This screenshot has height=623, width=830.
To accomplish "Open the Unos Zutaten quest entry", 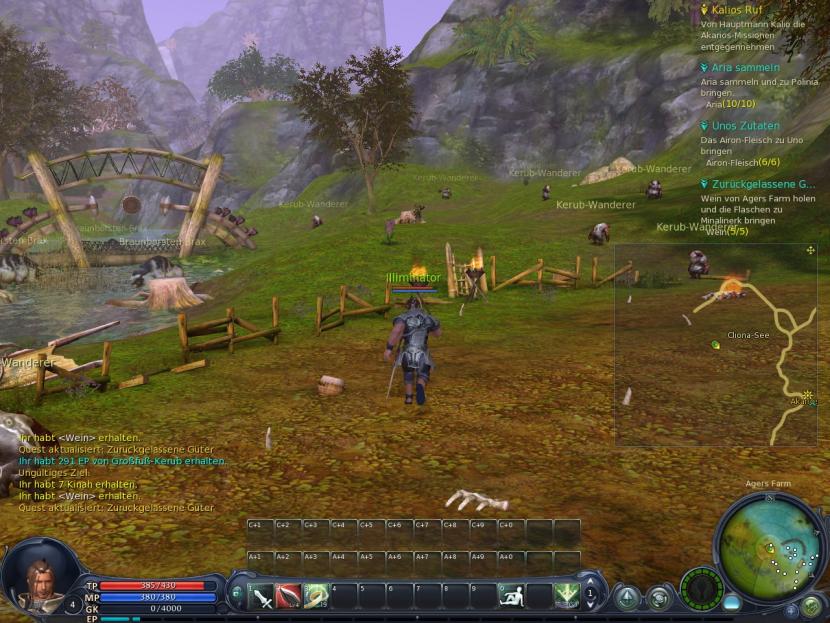I will [745, 126].
